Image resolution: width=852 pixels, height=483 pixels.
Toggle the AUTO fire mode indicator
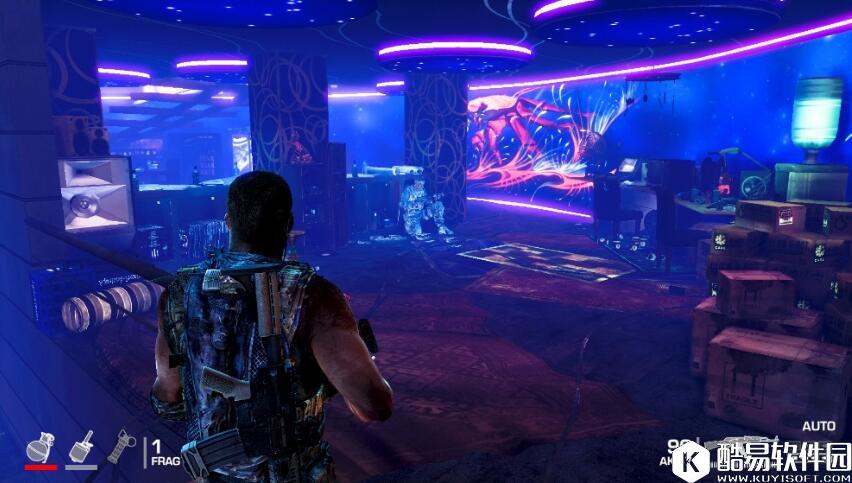coord(818,426)
